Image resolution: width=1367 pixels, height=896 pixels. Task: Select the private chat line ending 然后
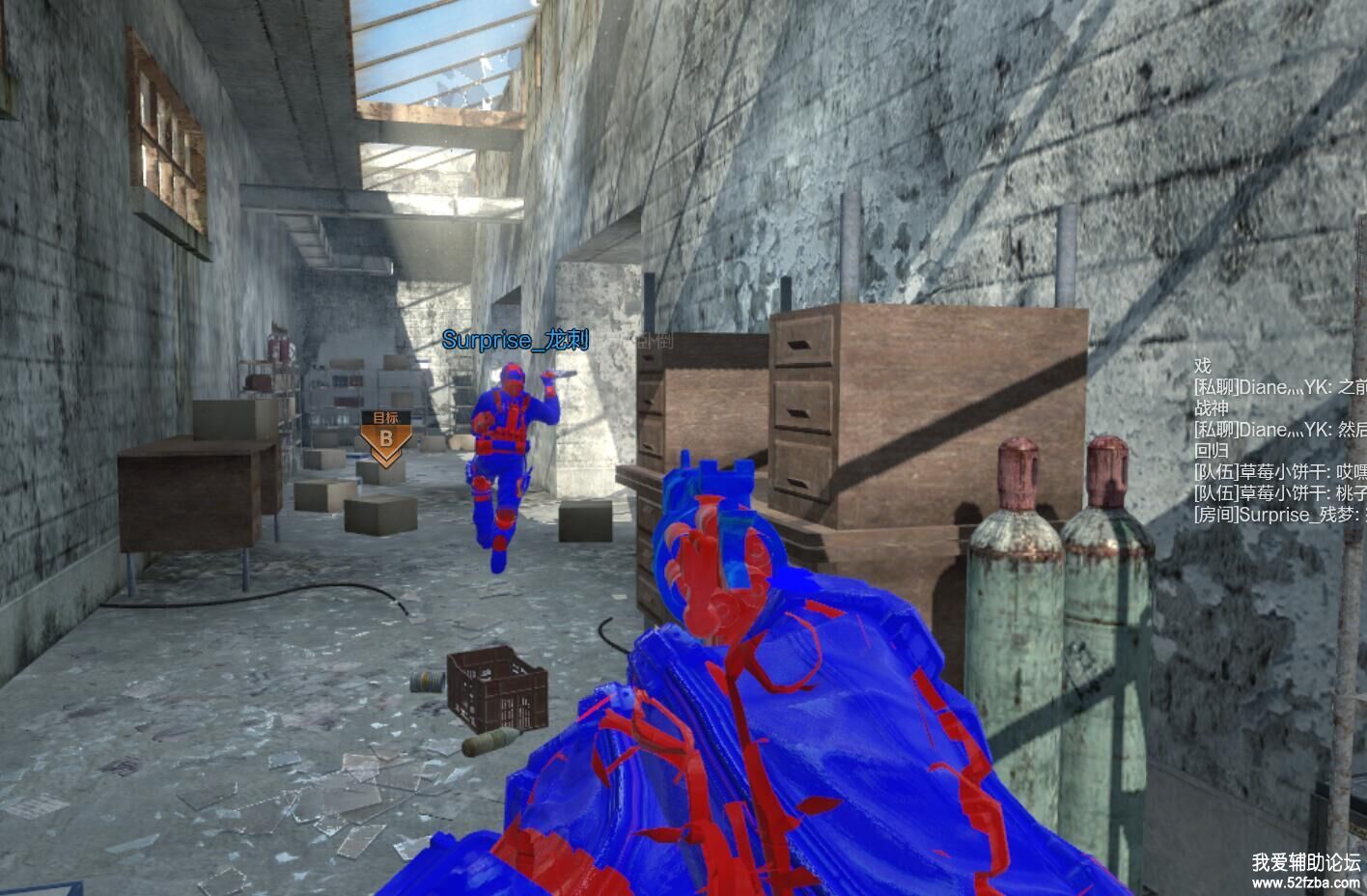(1280, 430)
